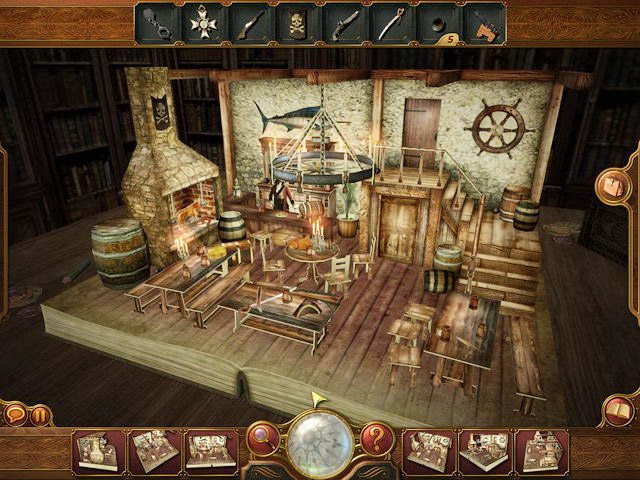Choose the long musket rifle item
640x480 pixels.
pos(248,22)
